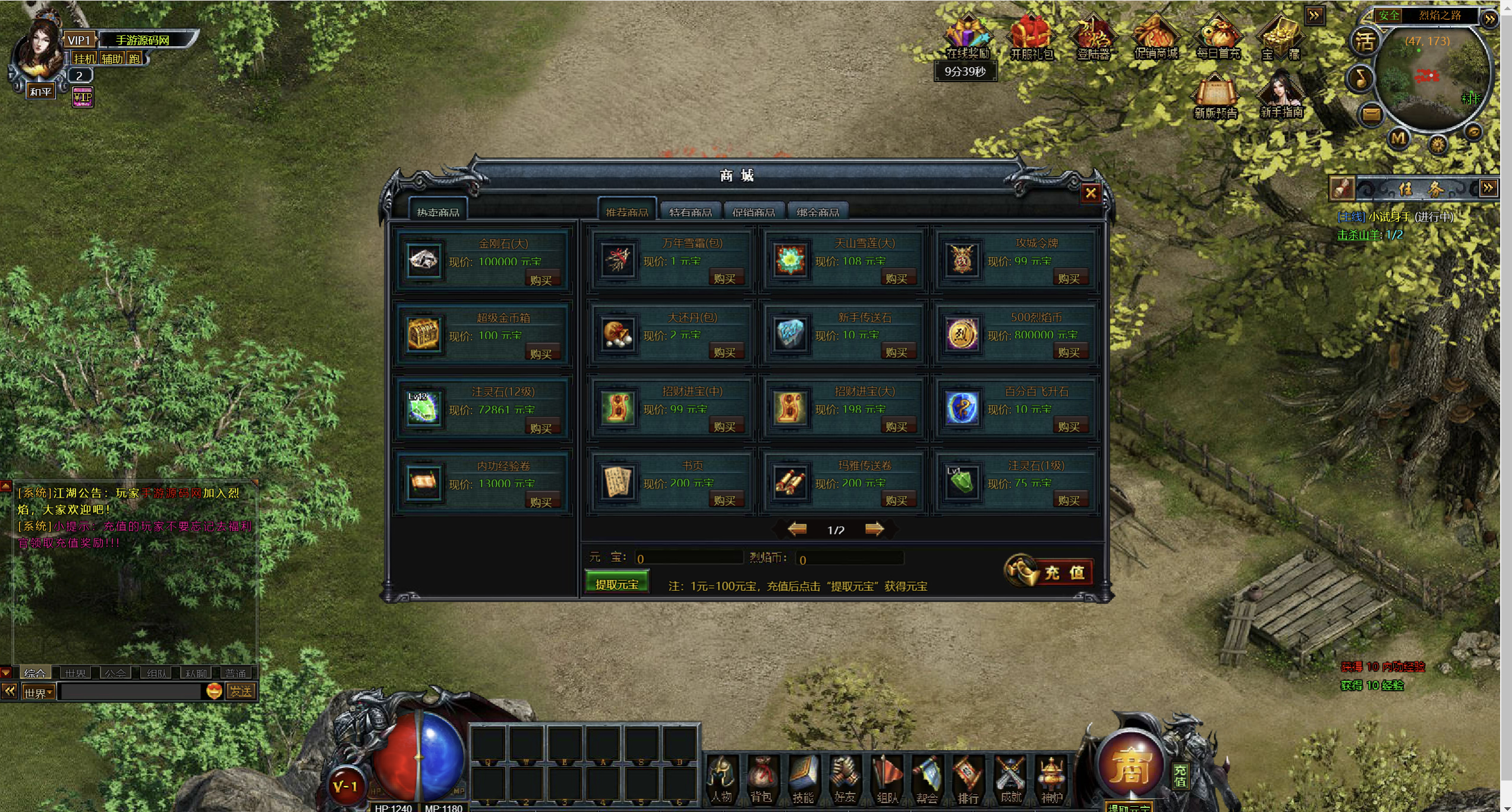
Task: Open the 新手指南 beginner guide icon
Action: (x=1282, y=95)
